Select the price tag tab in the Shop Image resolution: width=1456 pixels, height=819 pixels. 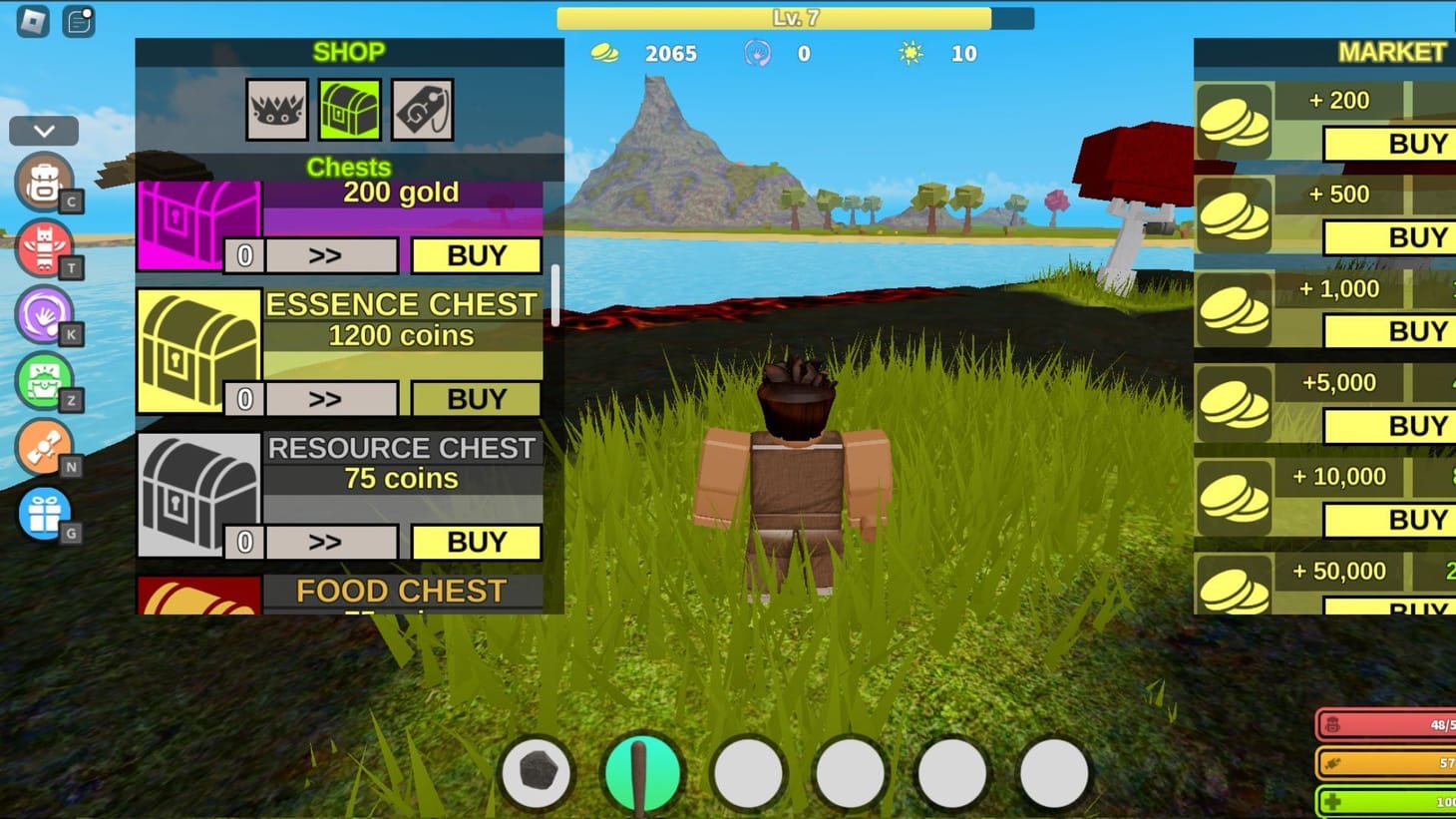pyautogui.click(x=421, y=110)
